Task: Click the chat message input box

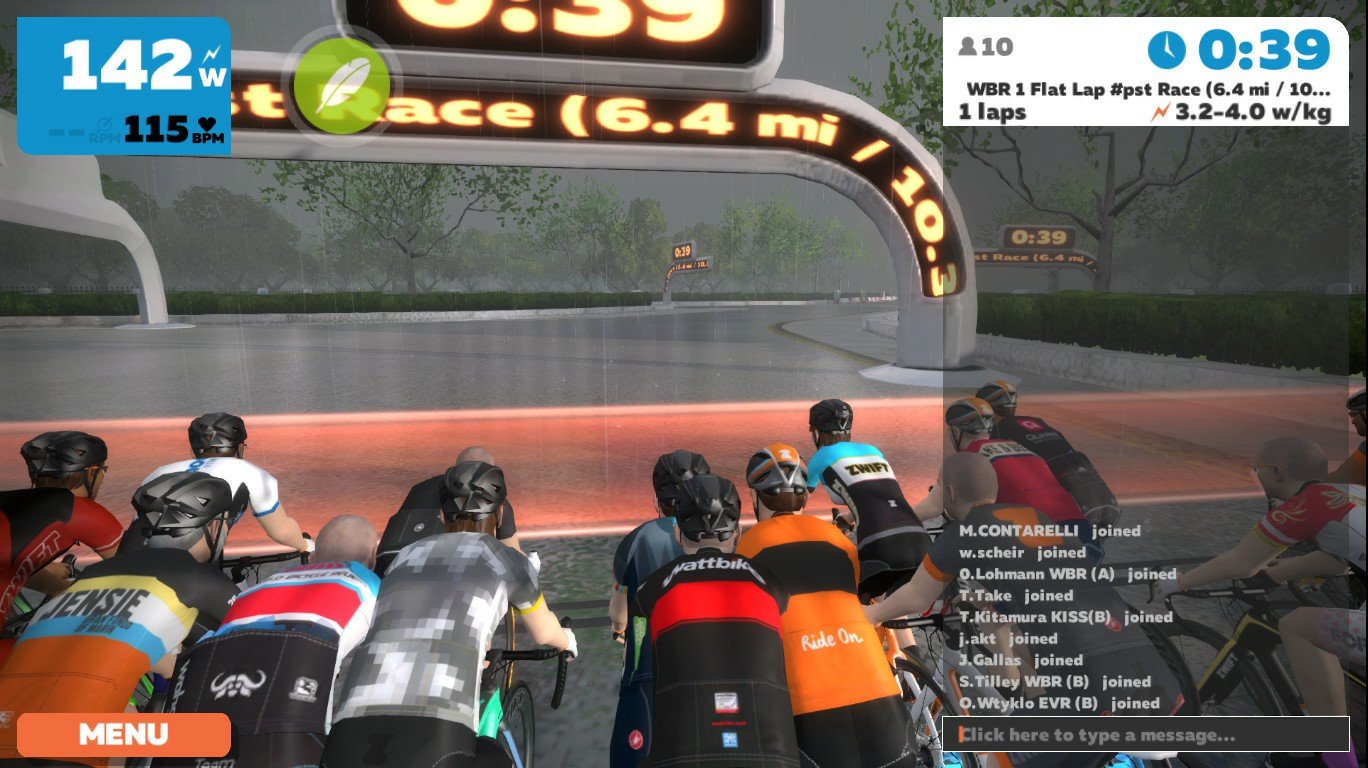Action: pyautogui.click(x=1145, y=735)
